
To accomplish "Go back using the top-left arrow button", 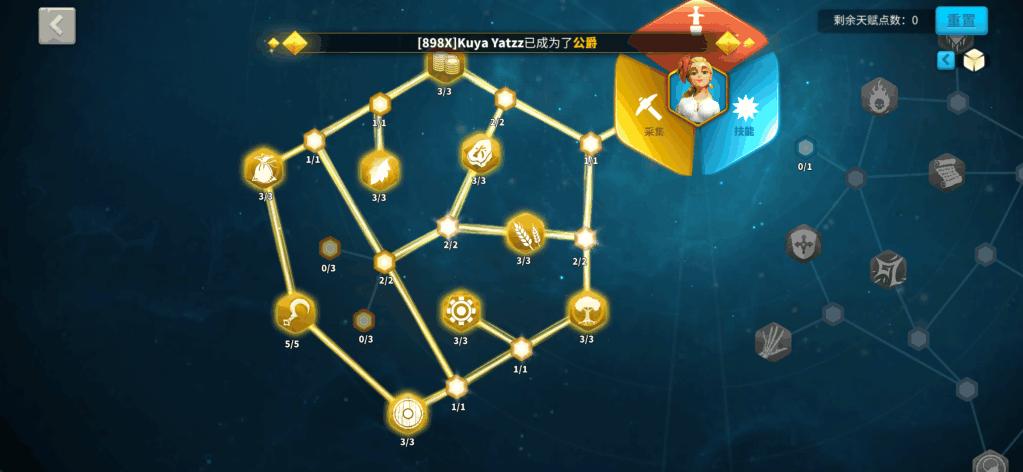I will [x=57, y=26].
